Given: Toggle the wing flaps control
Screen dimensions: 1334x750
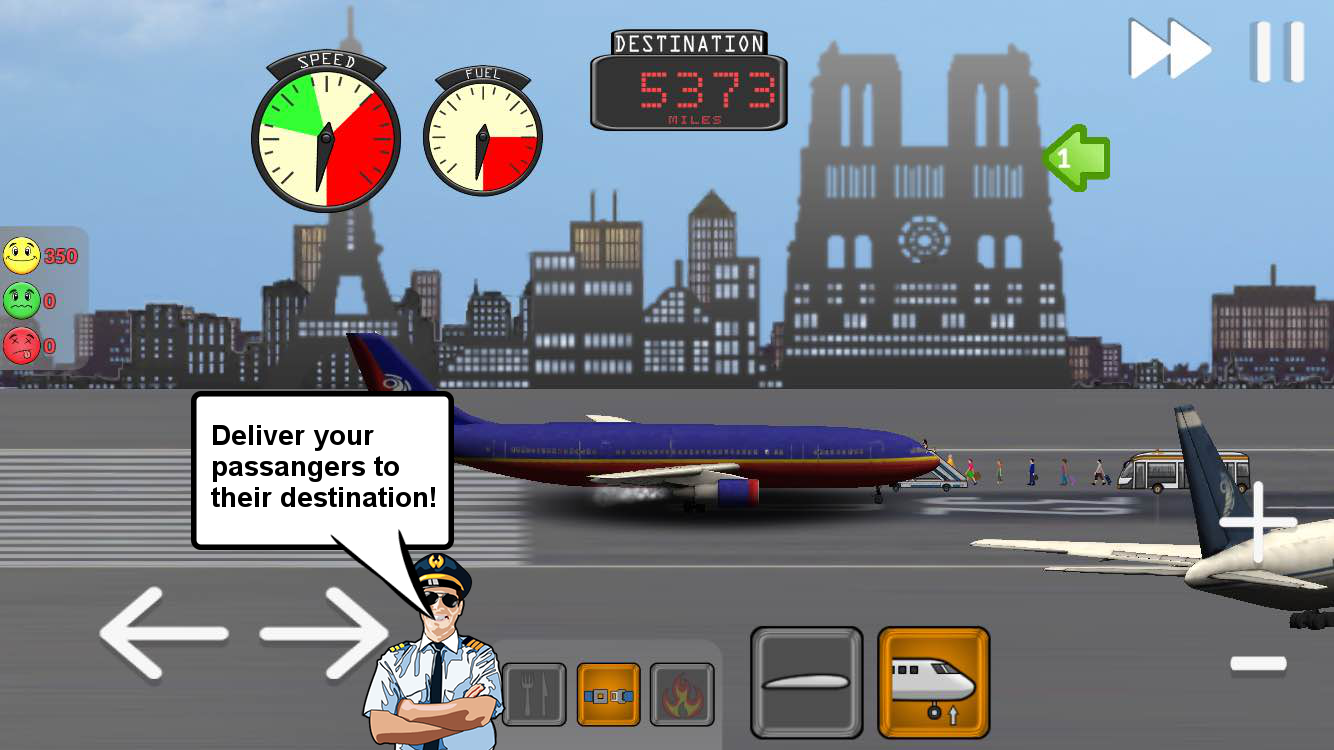Looking at the screenshot, I should coord(808,680).
